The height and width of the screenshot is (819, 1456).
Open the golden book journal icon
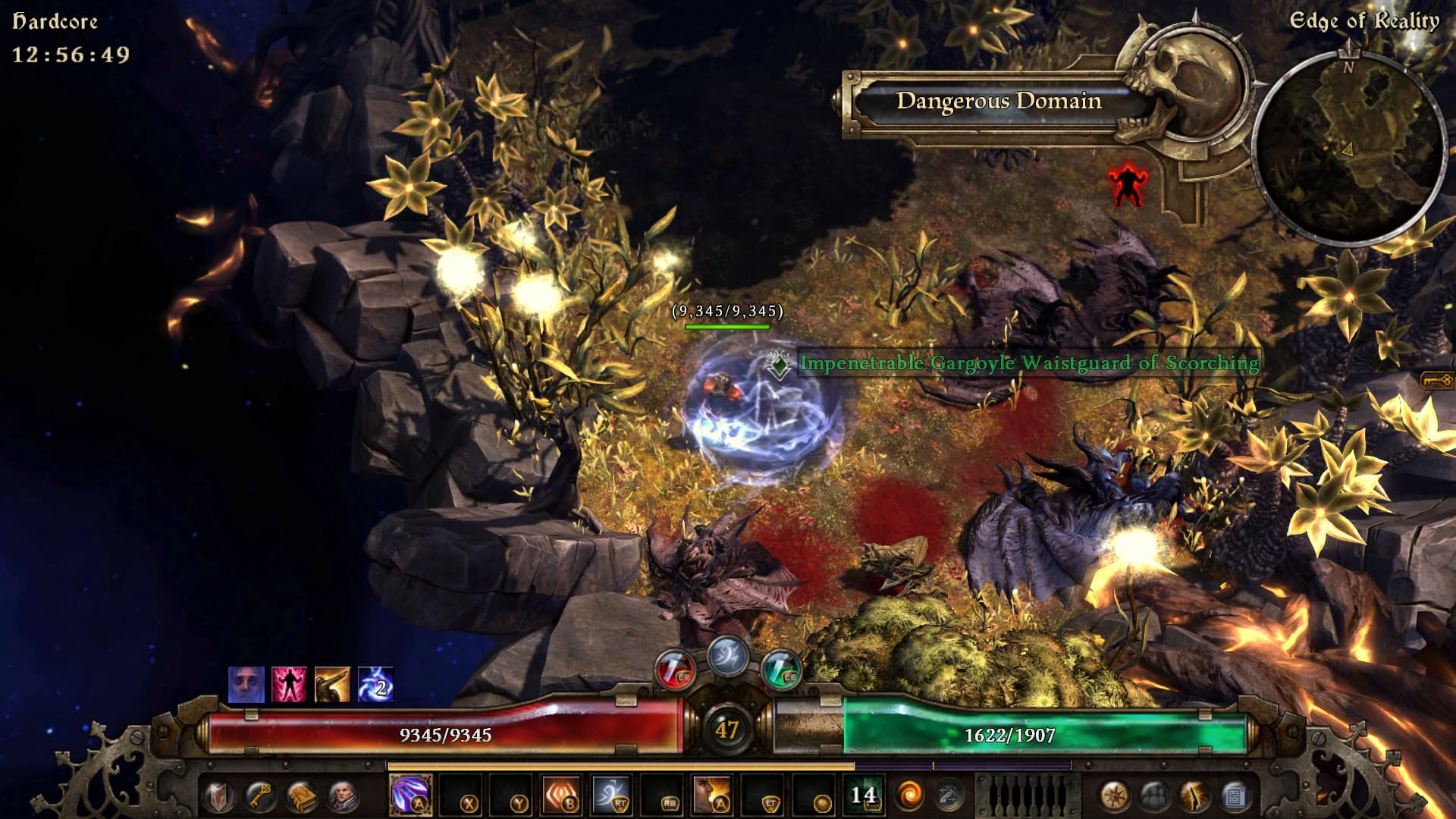pos(301,796)
